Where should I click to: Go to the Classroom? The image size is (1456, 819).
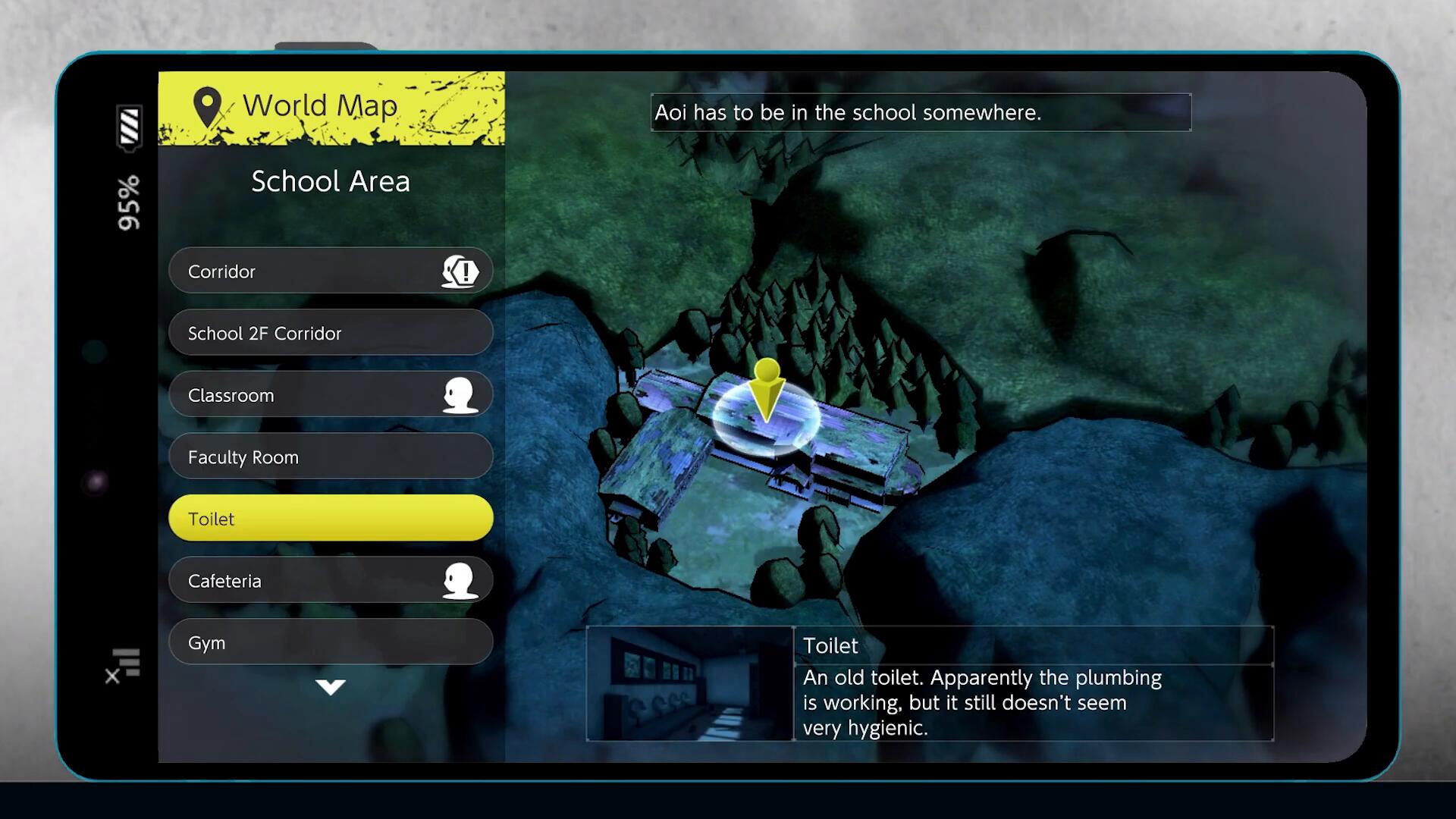tap(330, 395)
